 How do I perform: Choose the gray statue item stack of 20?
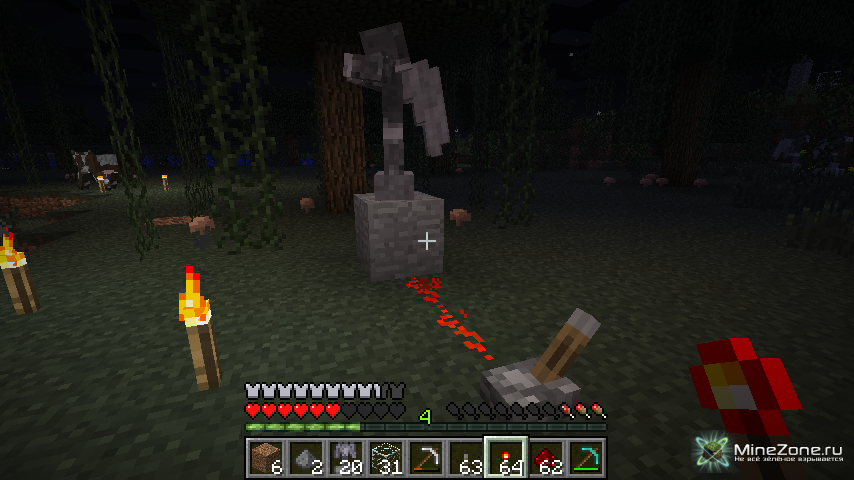(346, 458)
